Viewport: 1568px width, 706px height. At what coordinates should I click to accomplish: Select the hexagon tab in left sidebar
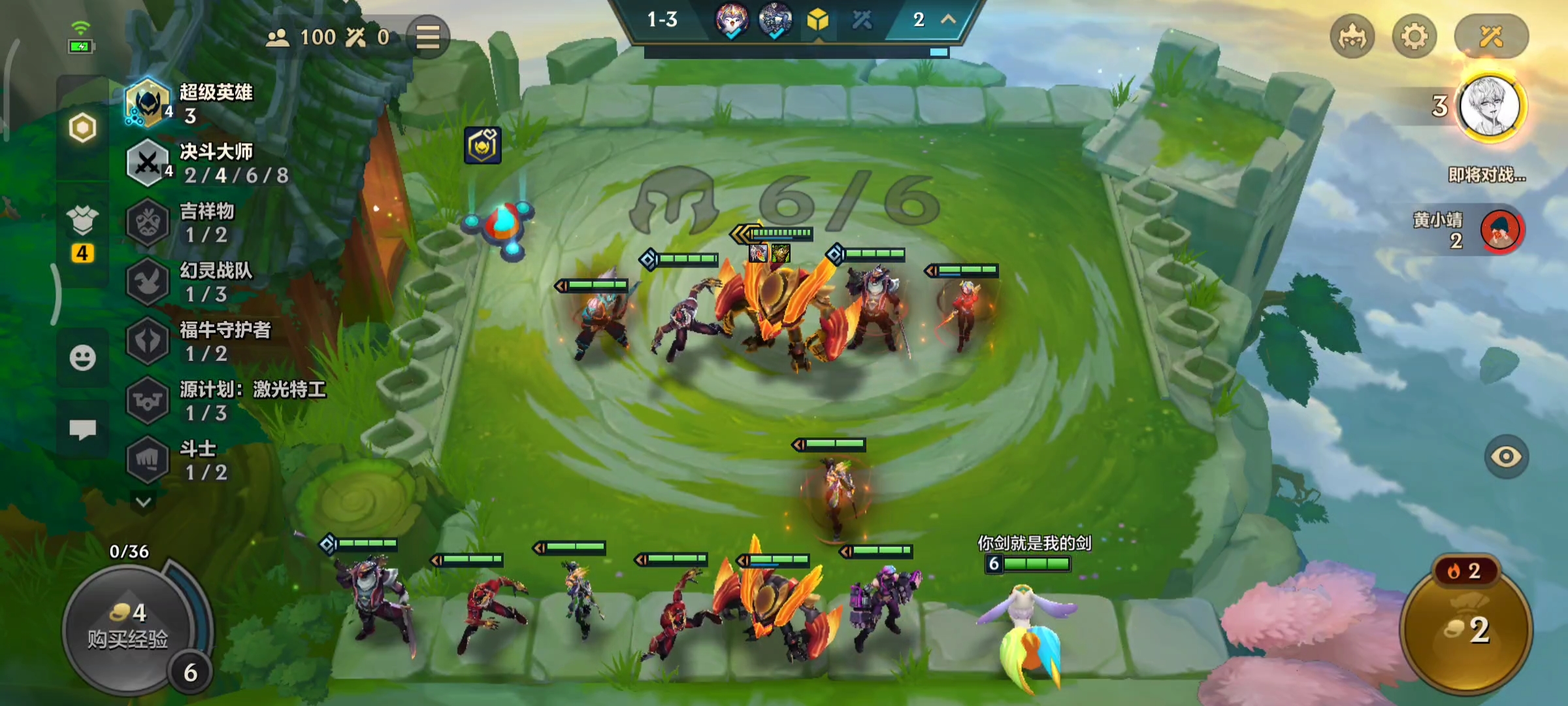coord(82,127)
